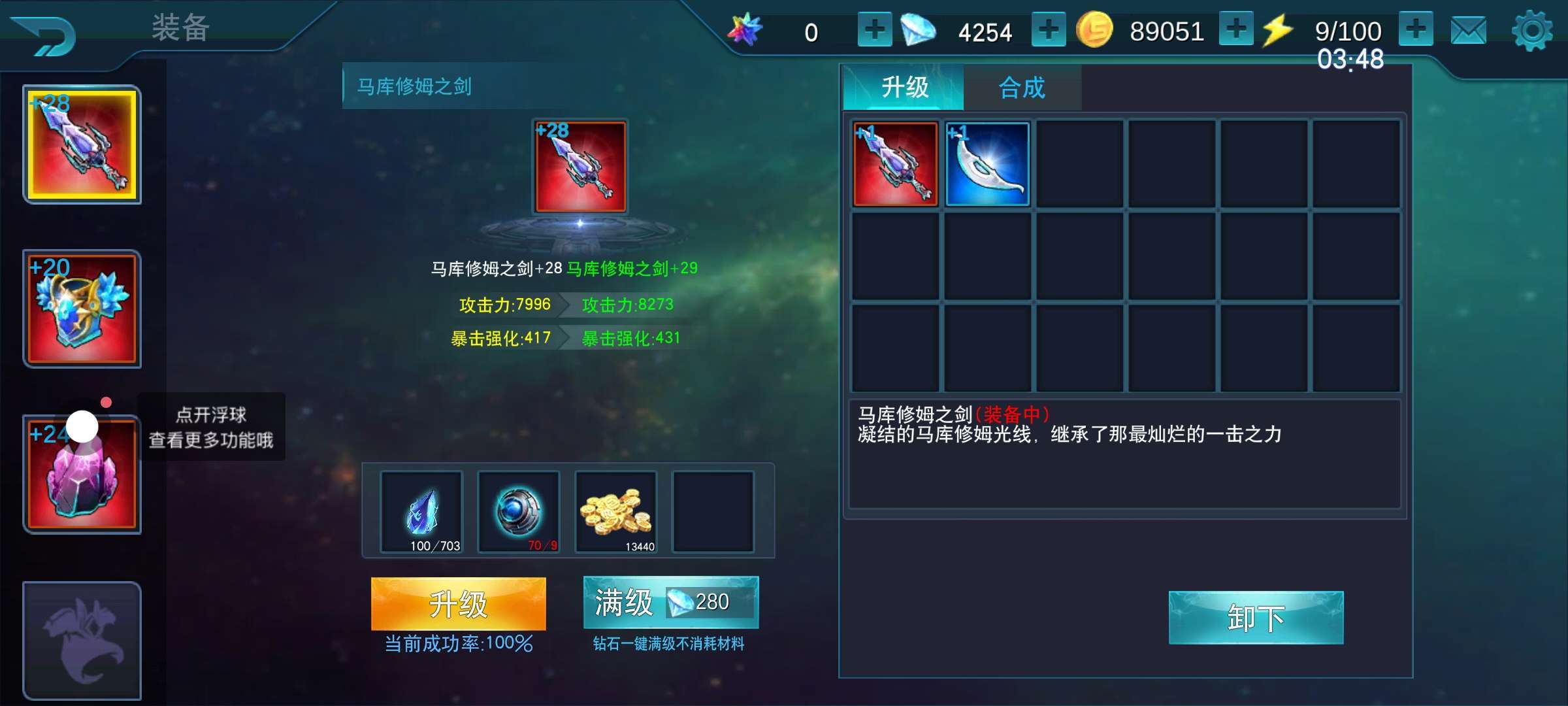Refill energy using the plus button
1568x706 pixels.
[x=1416, y=30]
